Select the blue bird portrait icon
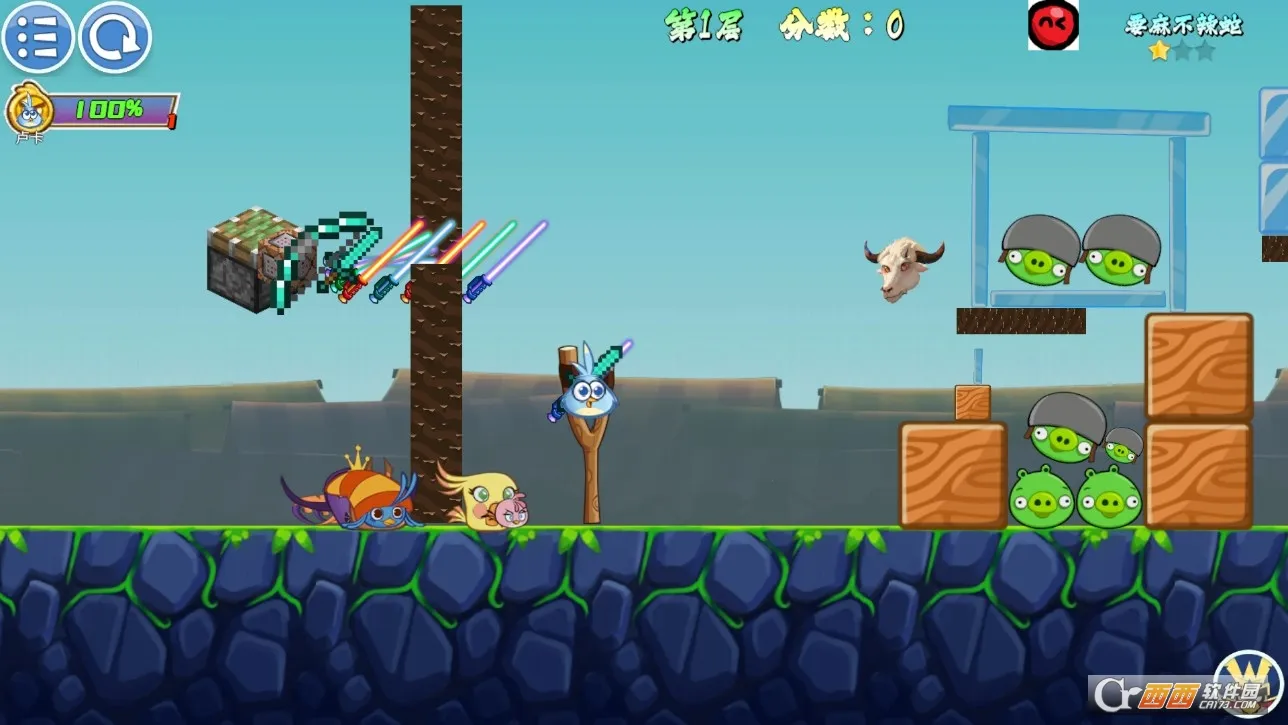 click(x=28, y=109)
